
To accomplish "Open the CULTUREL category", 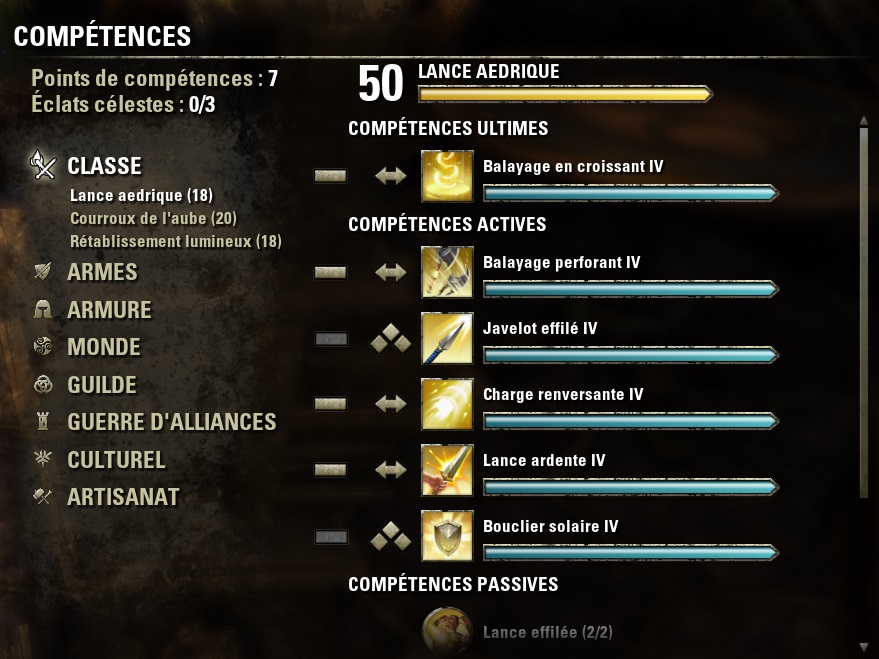I will click(x=116, y=460).
